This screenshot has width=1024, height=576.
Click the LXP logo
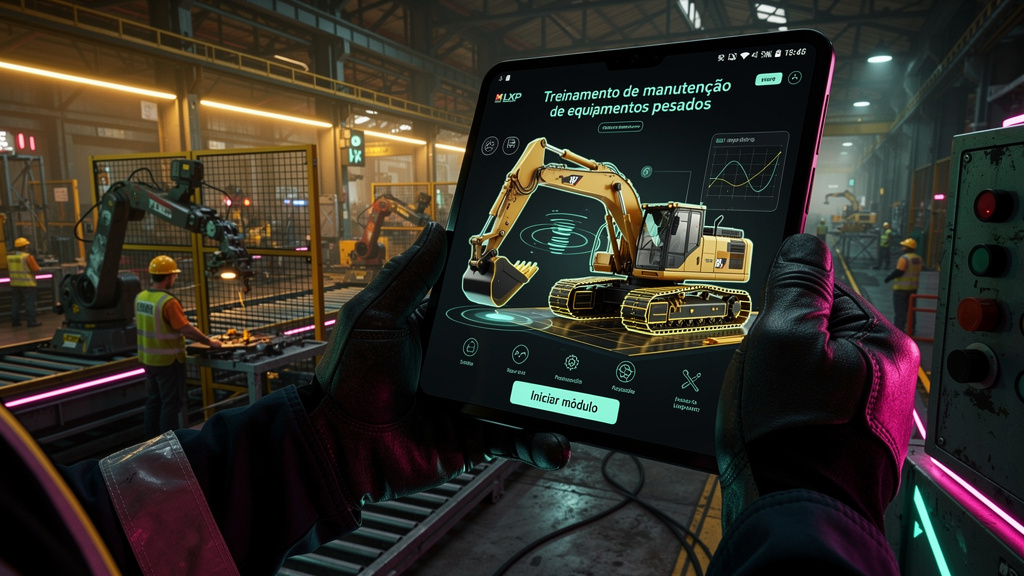tap(509, 97)
